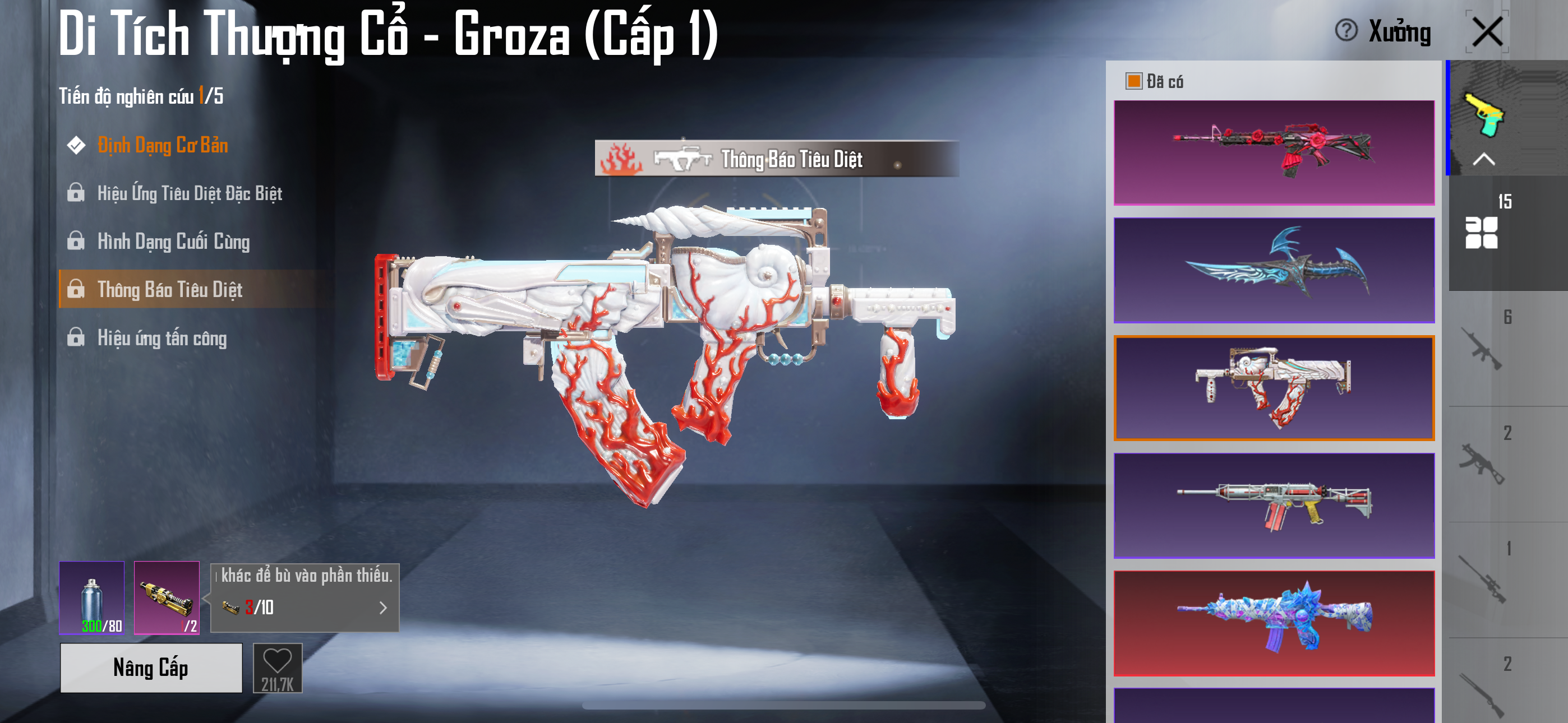The height and width of the screenshot is (723, 1568).
Task: Click the Nâng Cấp upgrade button
Action: pyautogui.click(x=151, y=668)
